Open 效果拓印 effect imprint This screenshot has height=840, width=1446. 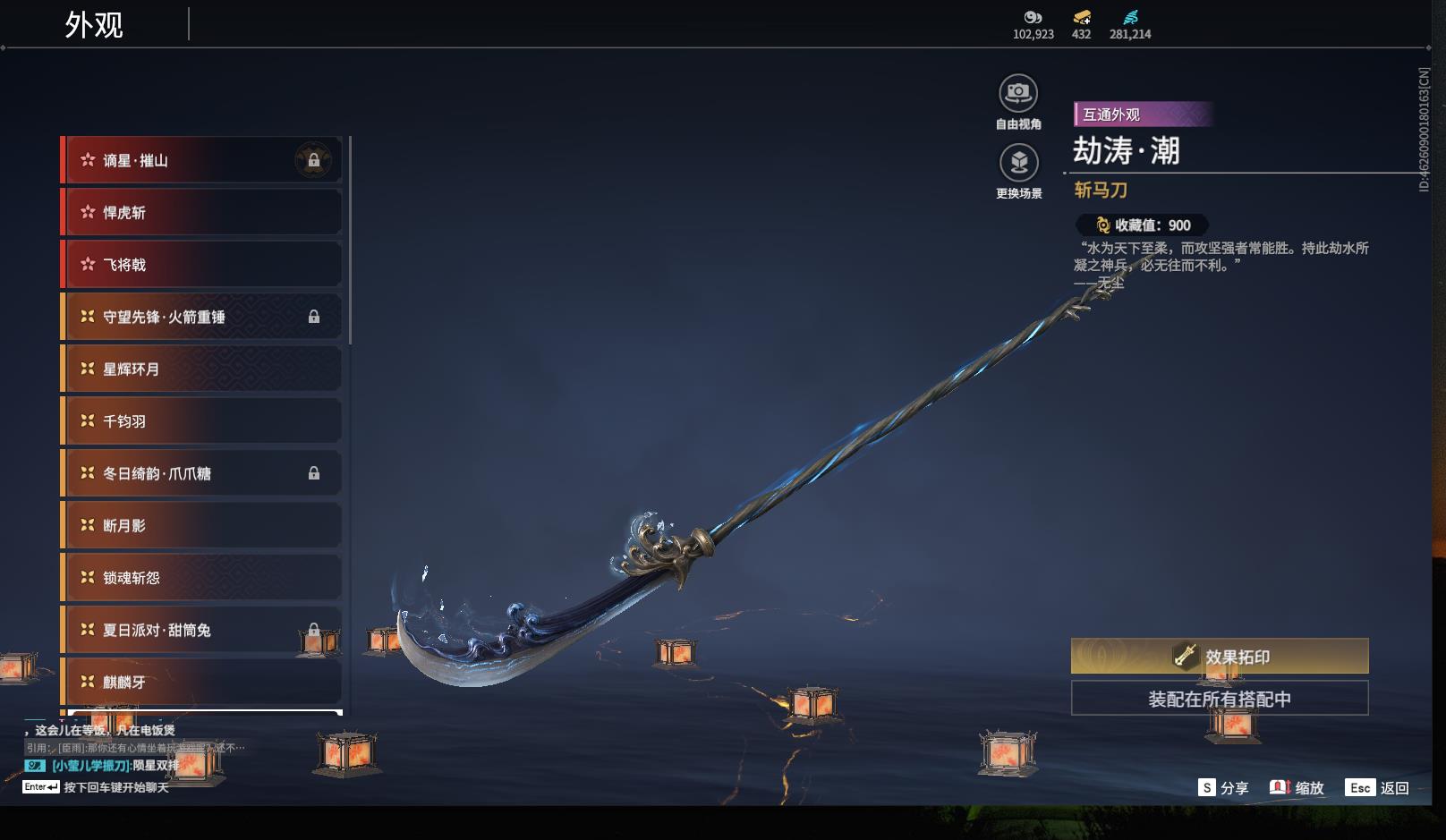1219,657
